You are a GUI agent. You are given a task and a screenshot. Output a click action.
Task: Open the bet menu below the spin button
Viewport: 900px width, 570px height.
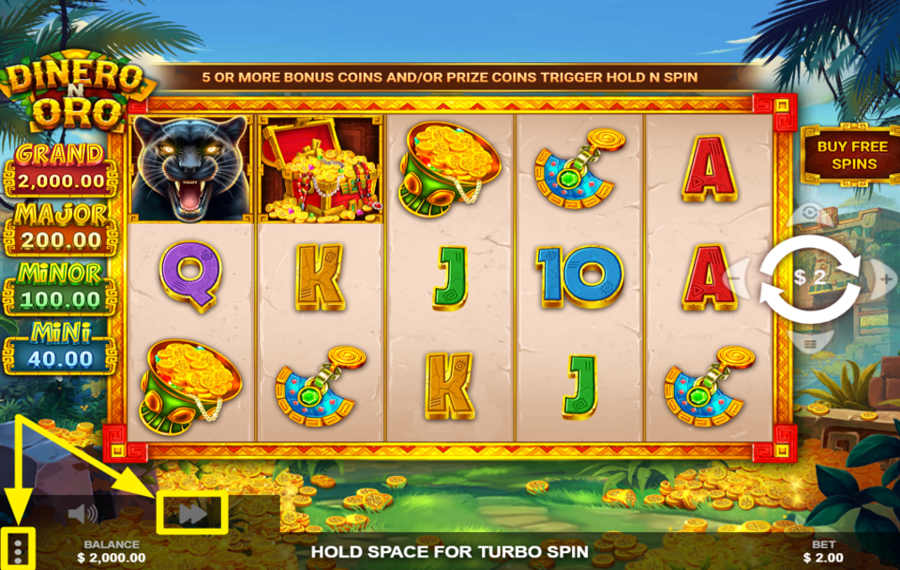pos(810,342)
